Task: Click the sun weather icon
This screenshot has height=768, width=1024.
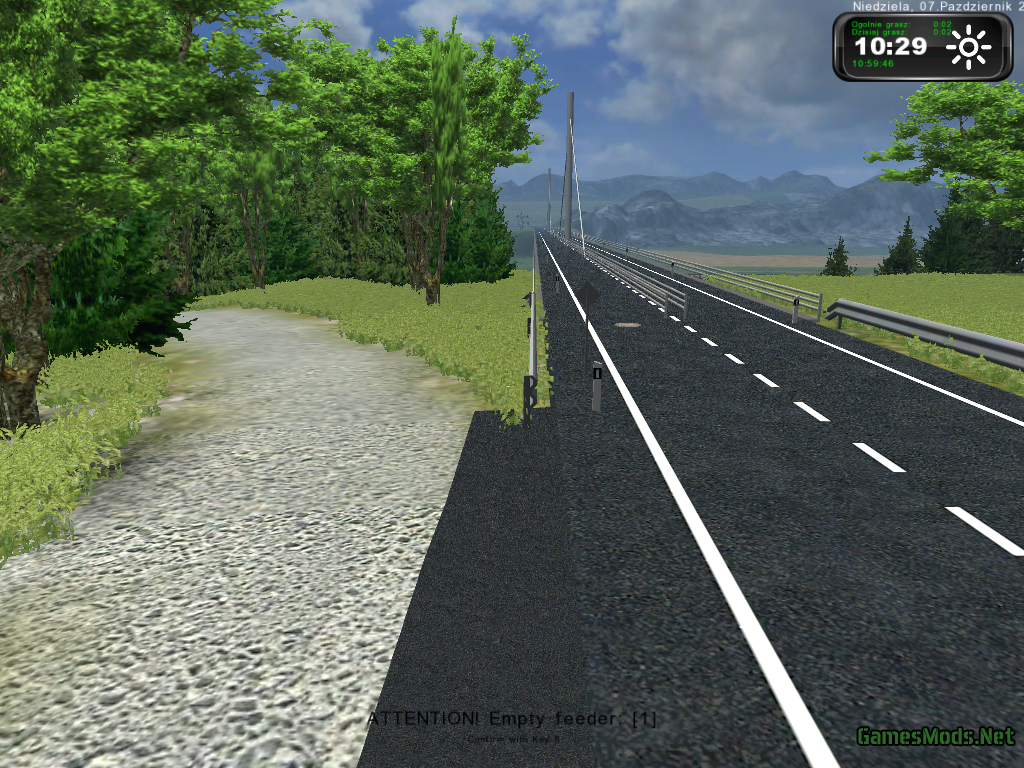Action: [968, 47]
